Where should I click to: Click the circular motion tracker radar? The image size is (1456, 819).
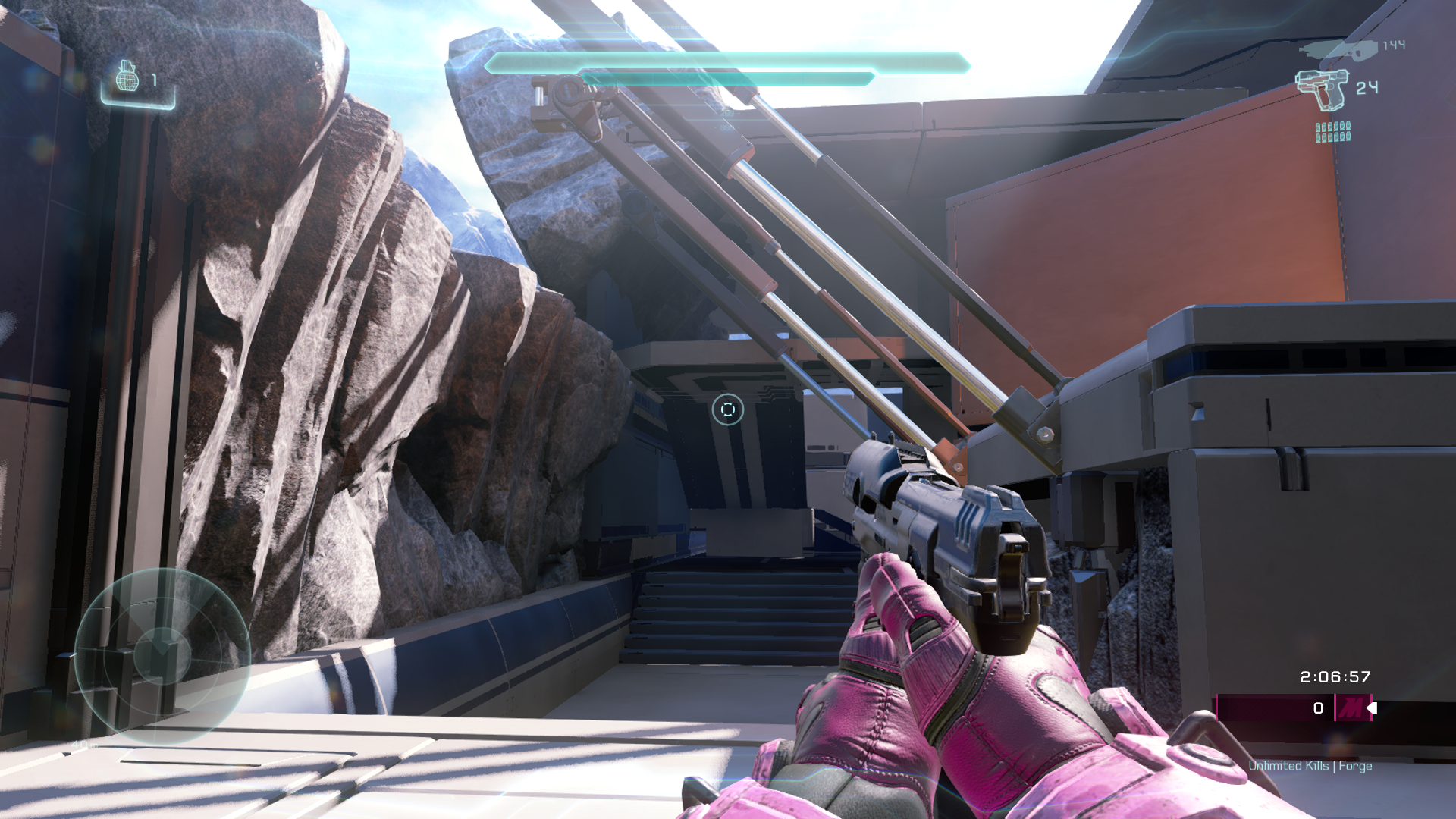[162, 655]
